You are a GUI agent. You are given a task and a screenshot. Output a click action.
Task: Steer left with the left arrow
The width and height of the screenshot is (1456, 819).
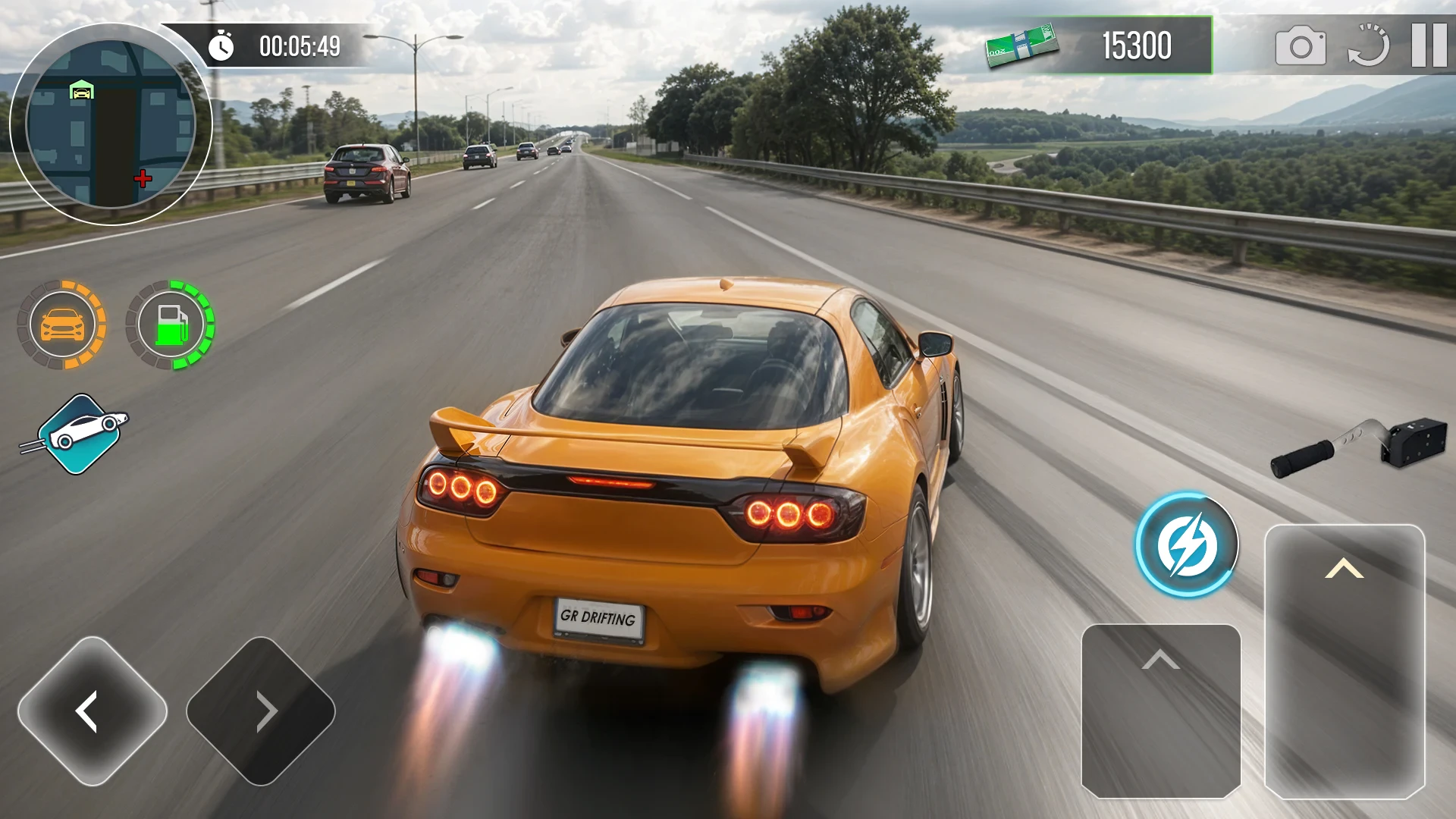[x=93, y=711]
